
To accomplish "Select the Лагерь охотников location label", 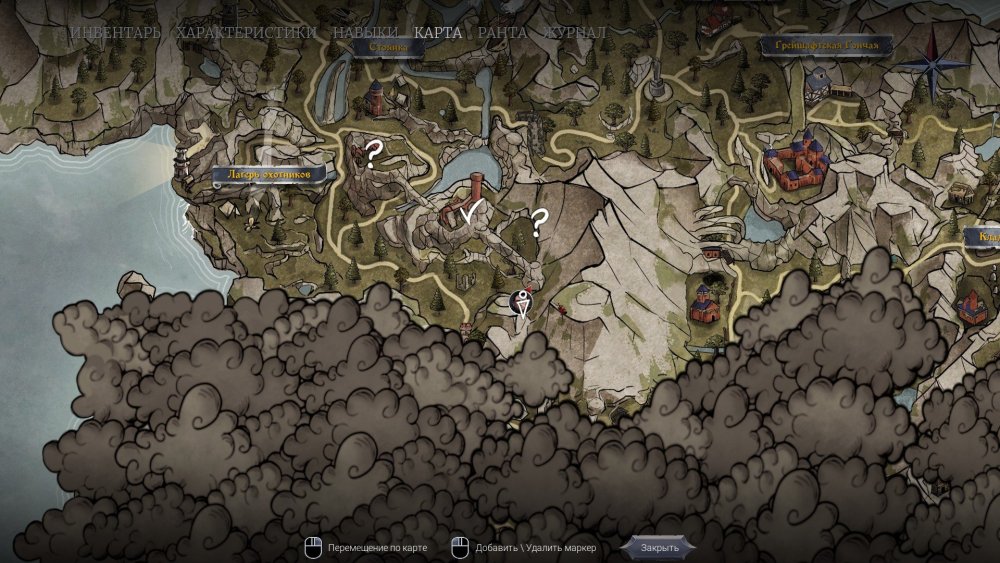I will [x=269, y=175].
